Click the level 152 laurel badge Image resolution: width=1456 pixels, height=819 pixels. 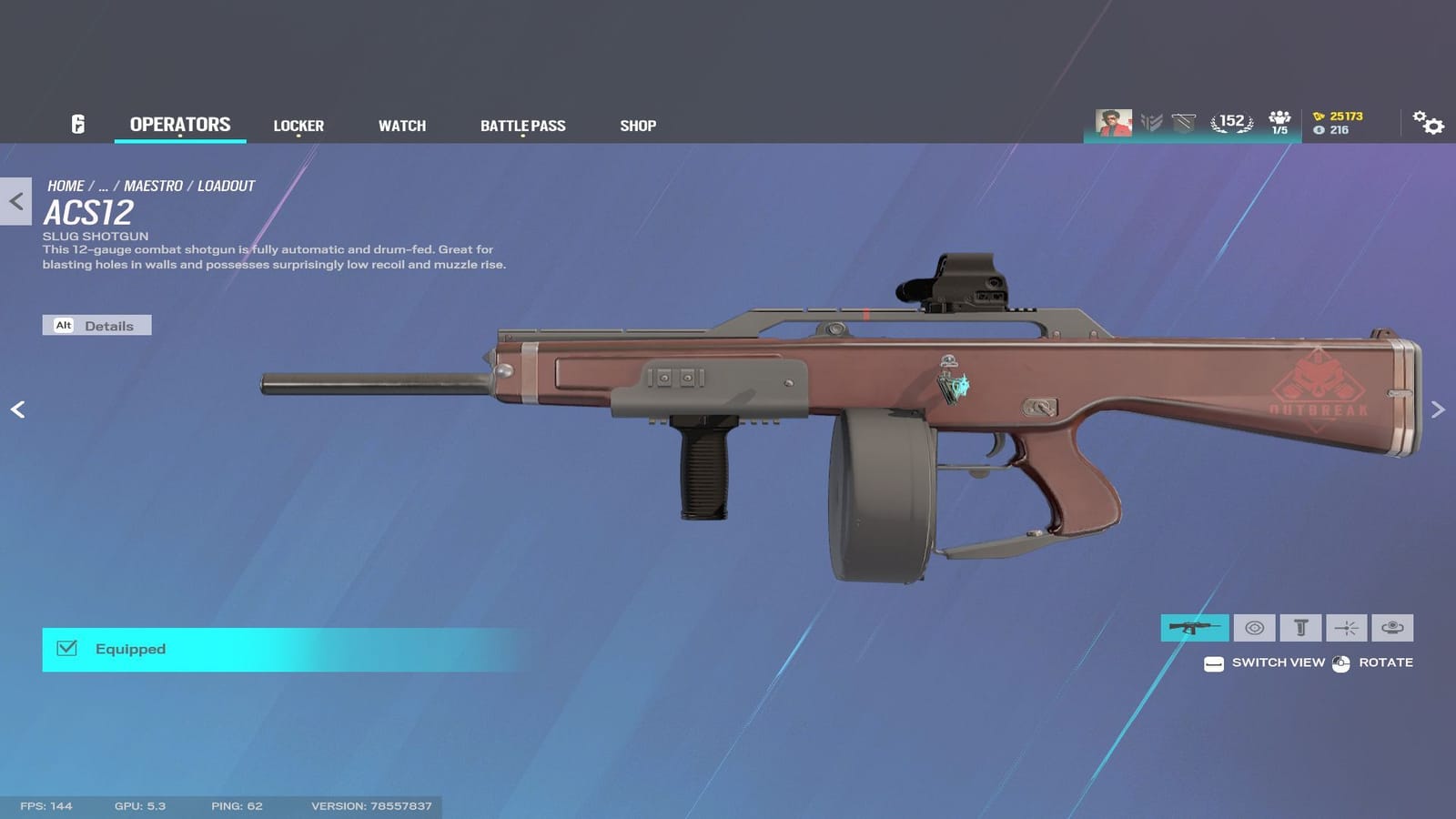[x=1231, y=120]
